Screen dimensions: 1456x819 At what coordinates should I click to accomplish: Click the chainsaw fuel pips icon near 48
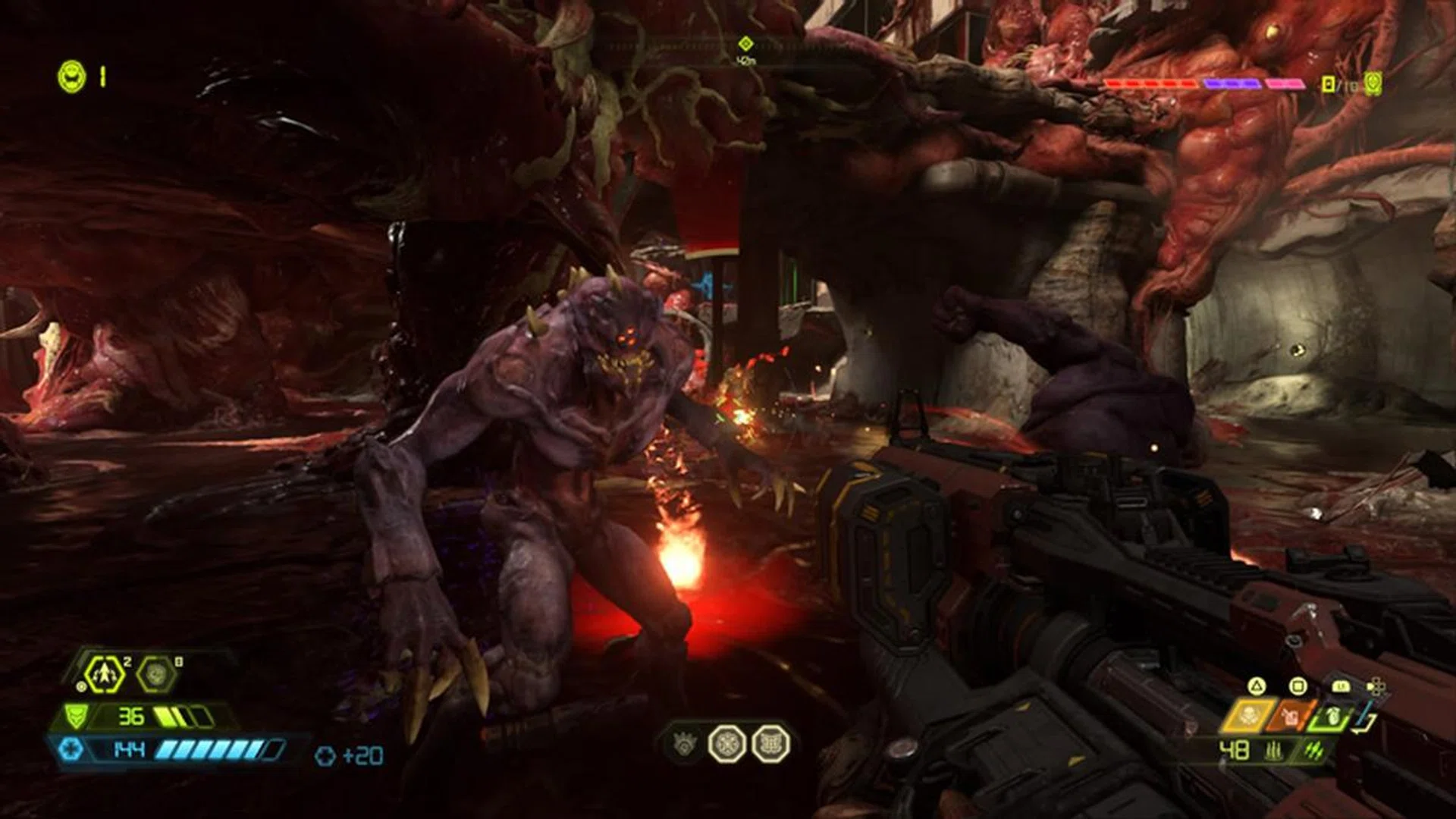tap(1274, 751)
